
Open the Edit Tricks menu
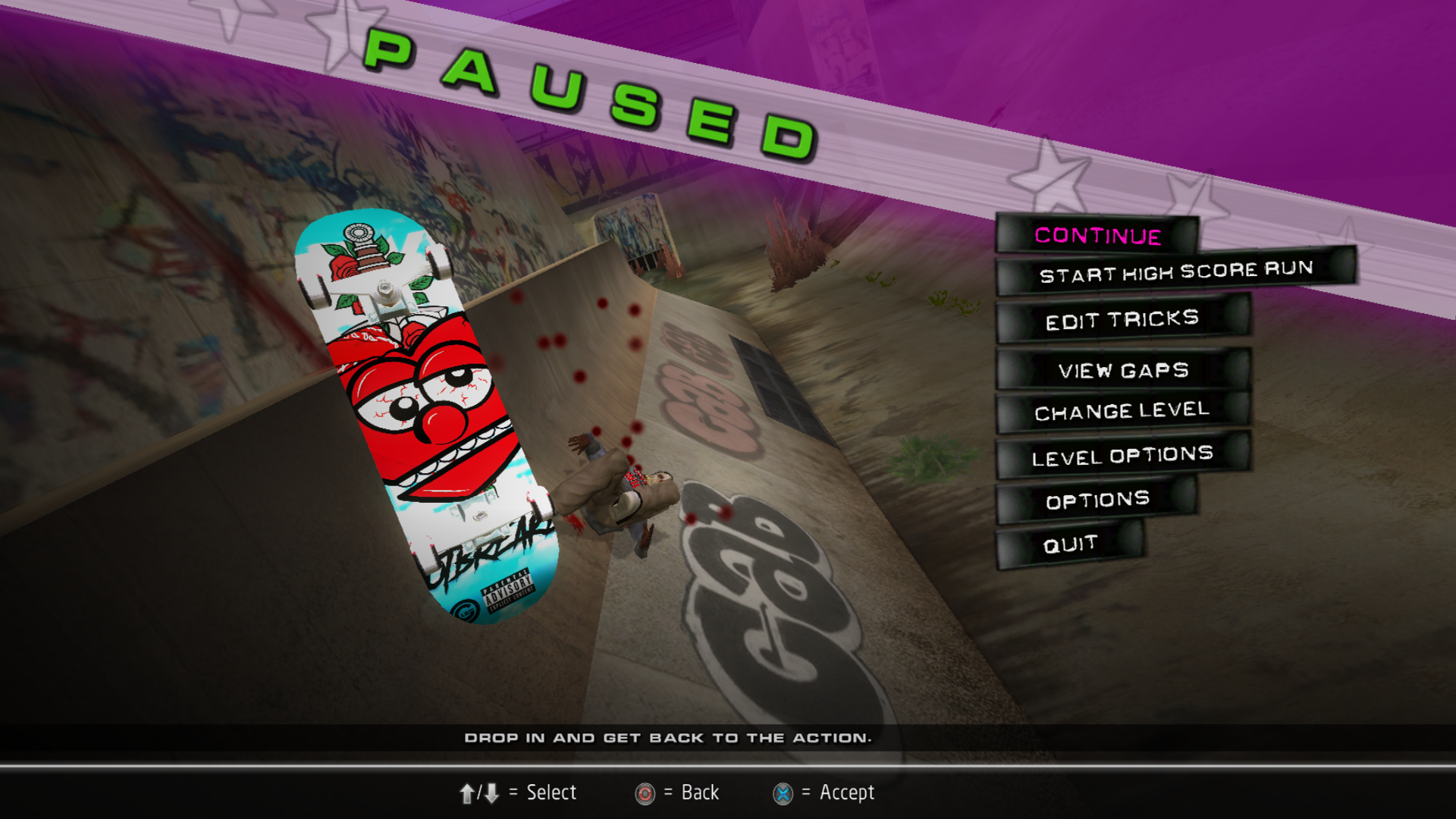1122,320
